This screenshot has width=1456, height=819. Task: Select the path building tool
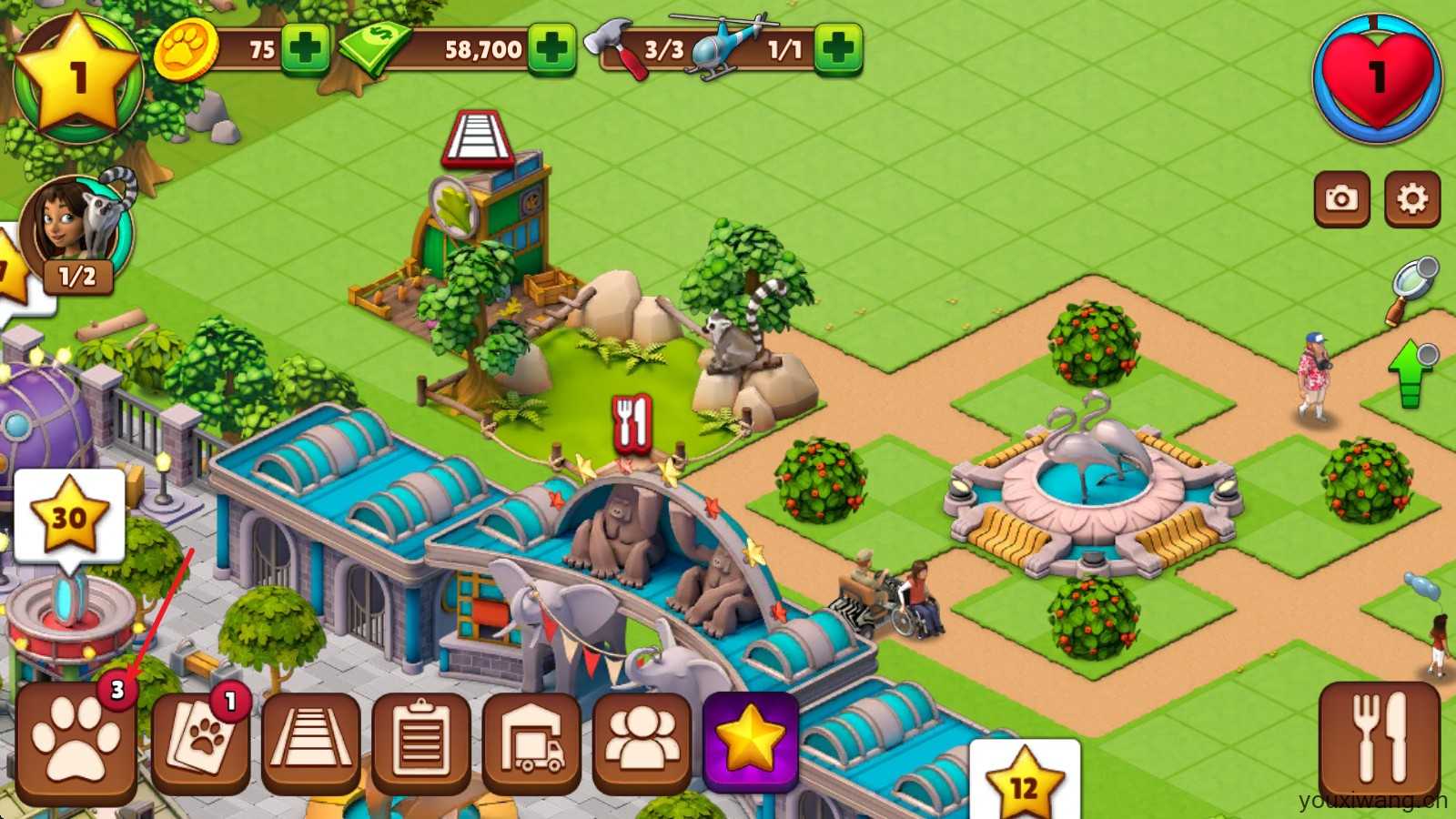[x=311, y=742]
